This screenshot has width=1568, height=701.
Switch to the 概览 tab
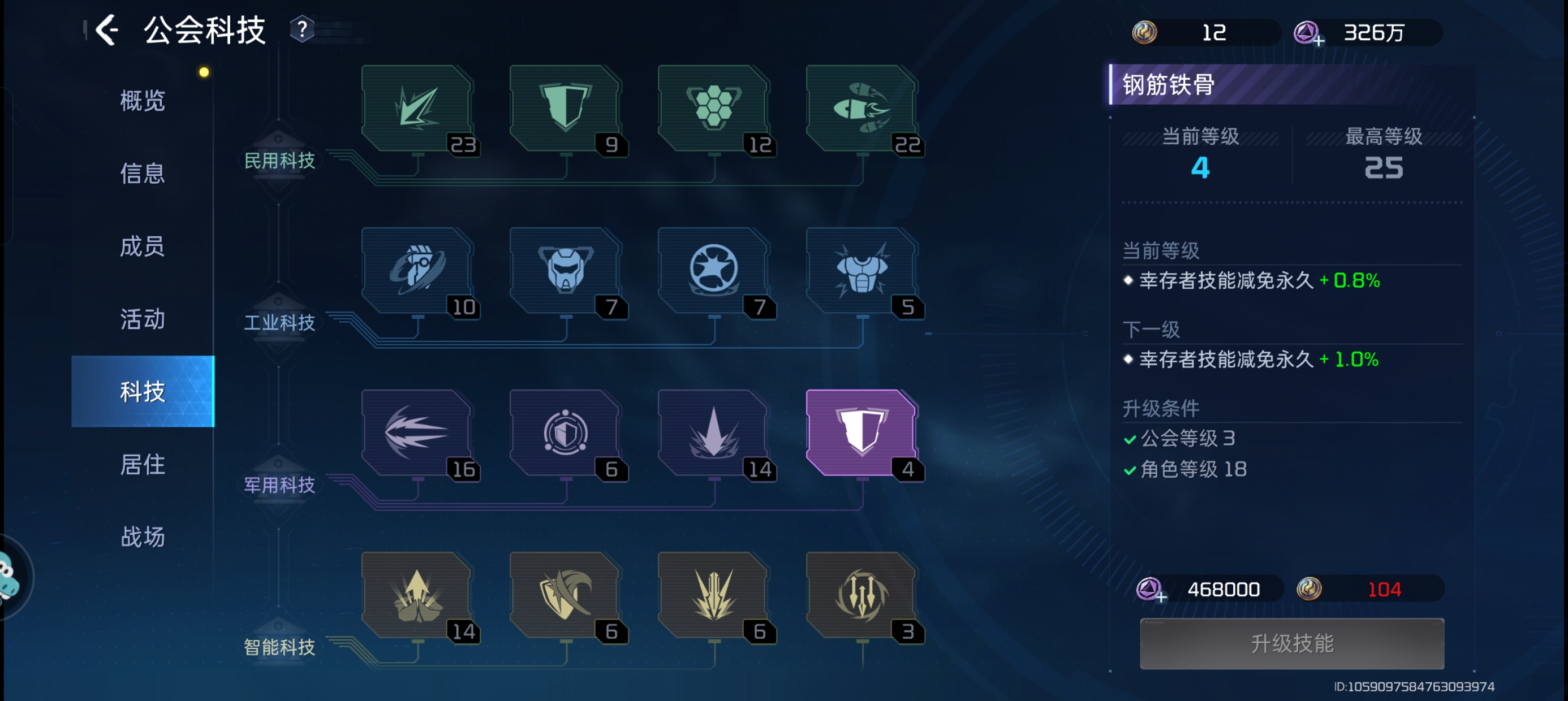[x=143, y=101]
